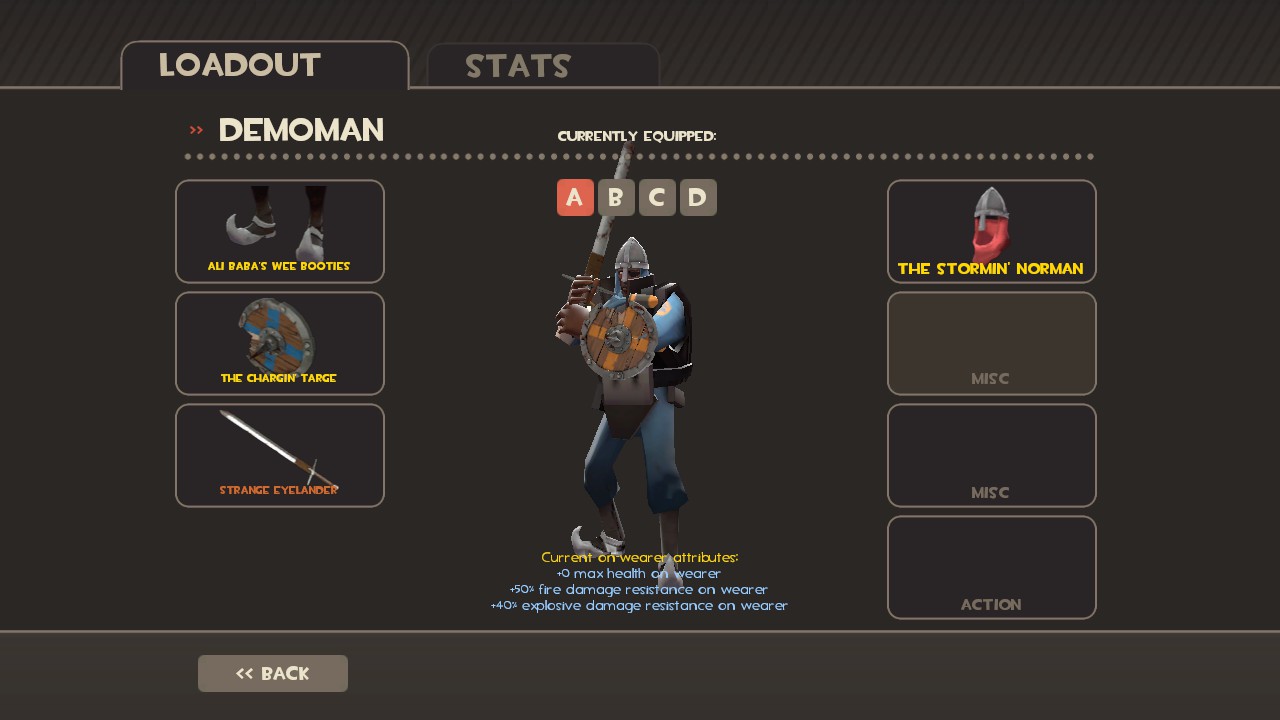This screenshot has height=720, width=1280.
Task: Select the Chargin' Targe shield slot
Action: [x=280, y=343]
